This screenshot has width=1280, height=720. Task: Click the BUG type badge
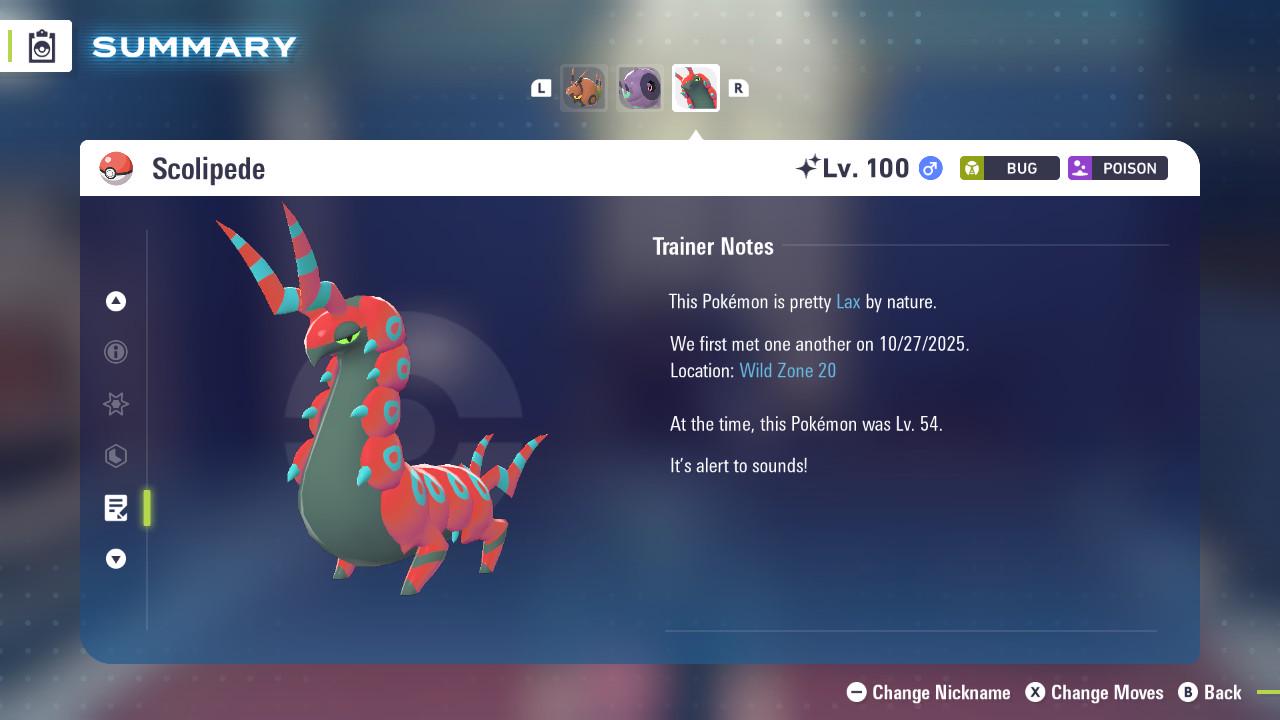pyautogui.click(x=1009, y=168)
